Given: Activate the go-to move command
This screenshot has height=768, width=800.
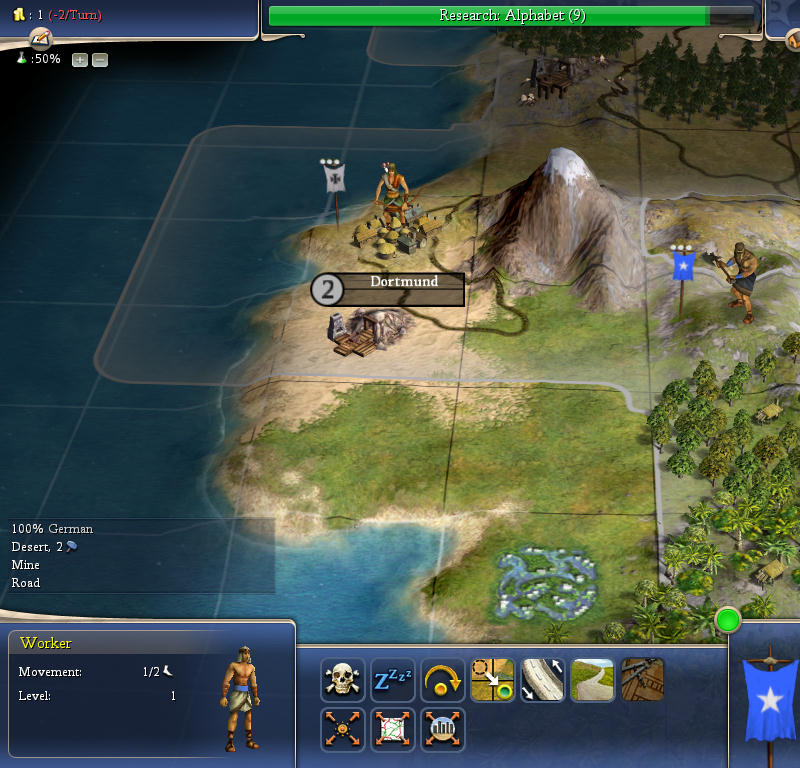Looking at the screenshot, I should 493,680.
